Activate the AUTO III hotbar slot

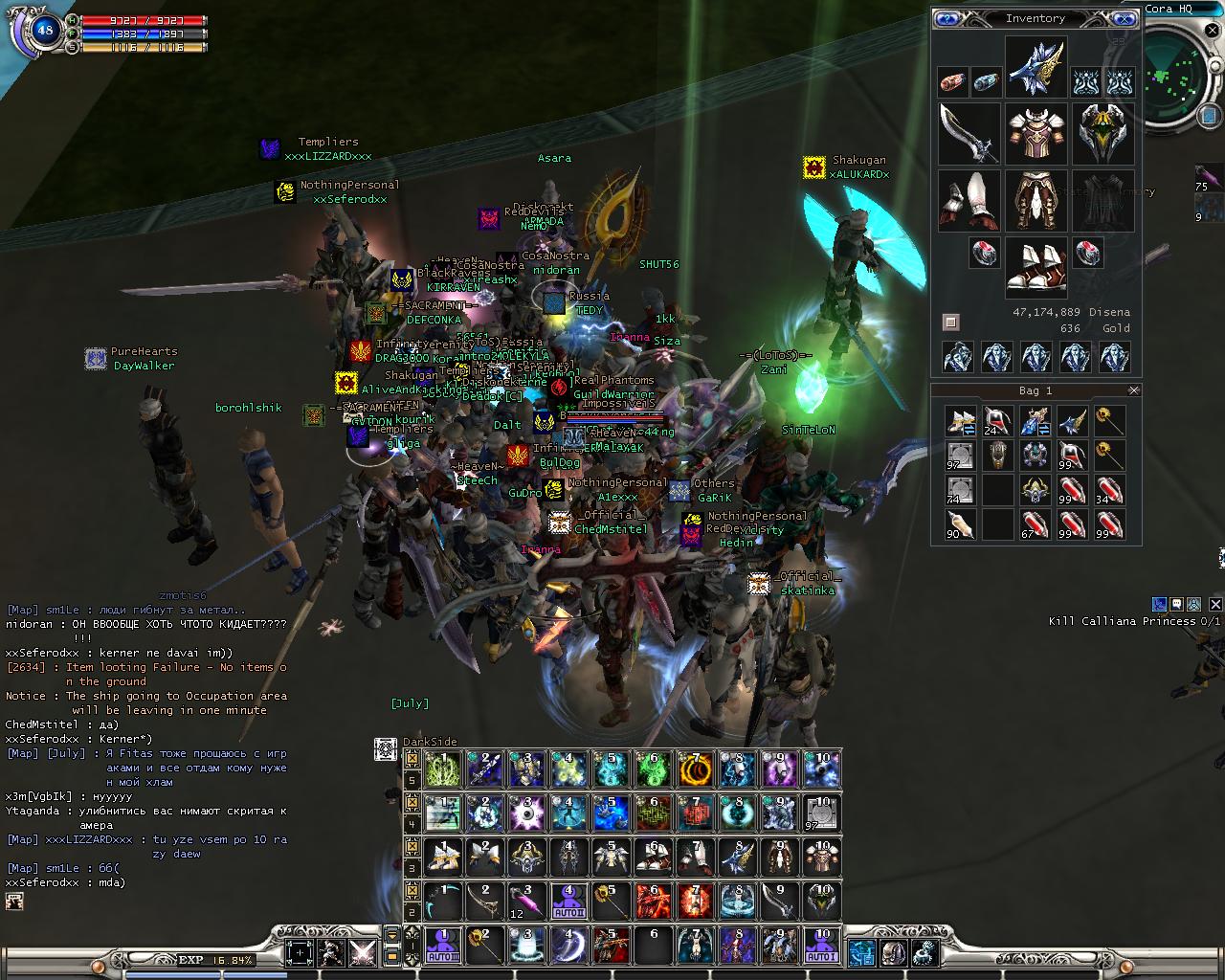pos(443,945)
